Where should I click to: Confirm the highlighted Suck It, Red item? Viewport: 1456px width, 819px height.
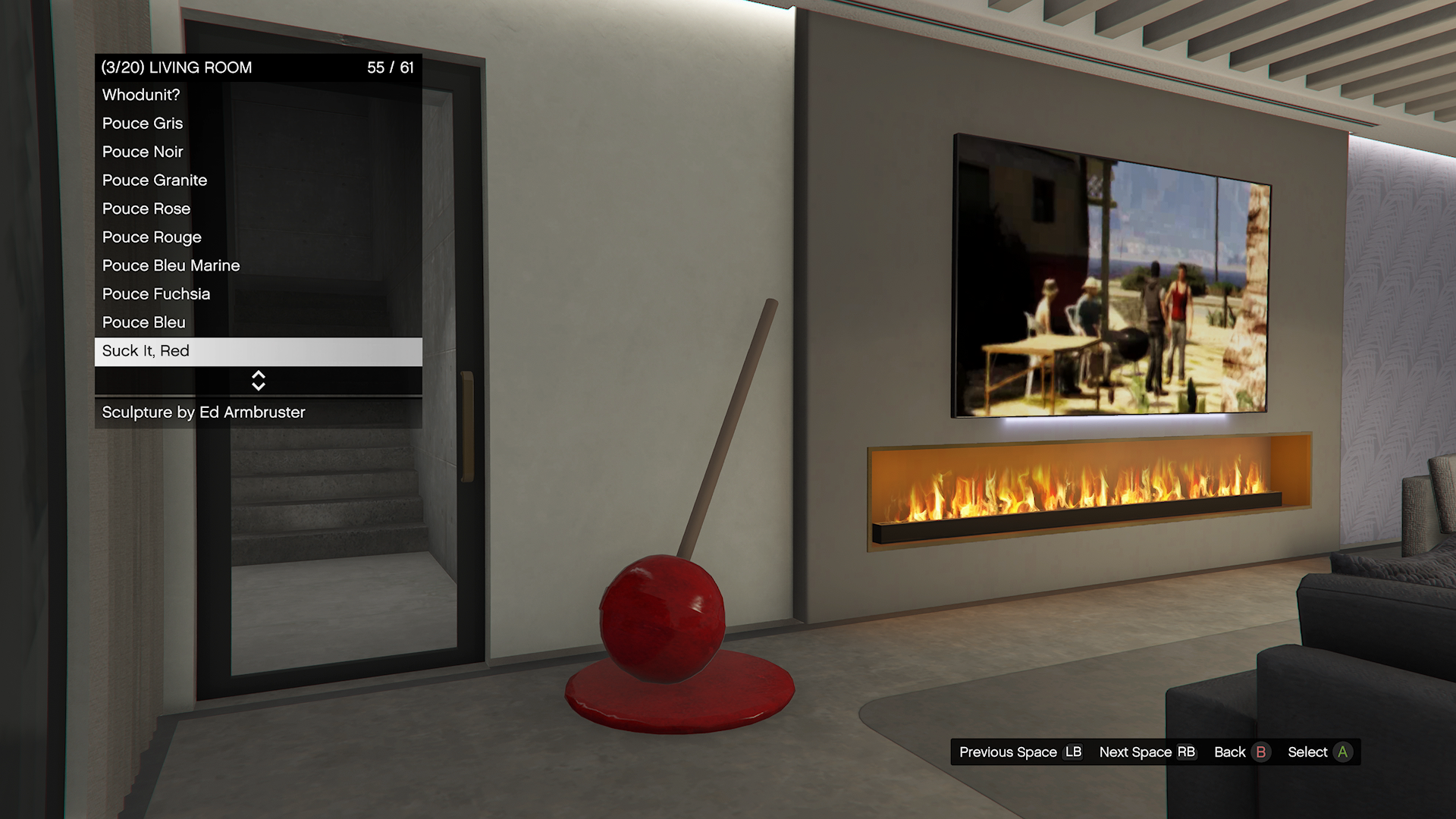click(258, 351)
